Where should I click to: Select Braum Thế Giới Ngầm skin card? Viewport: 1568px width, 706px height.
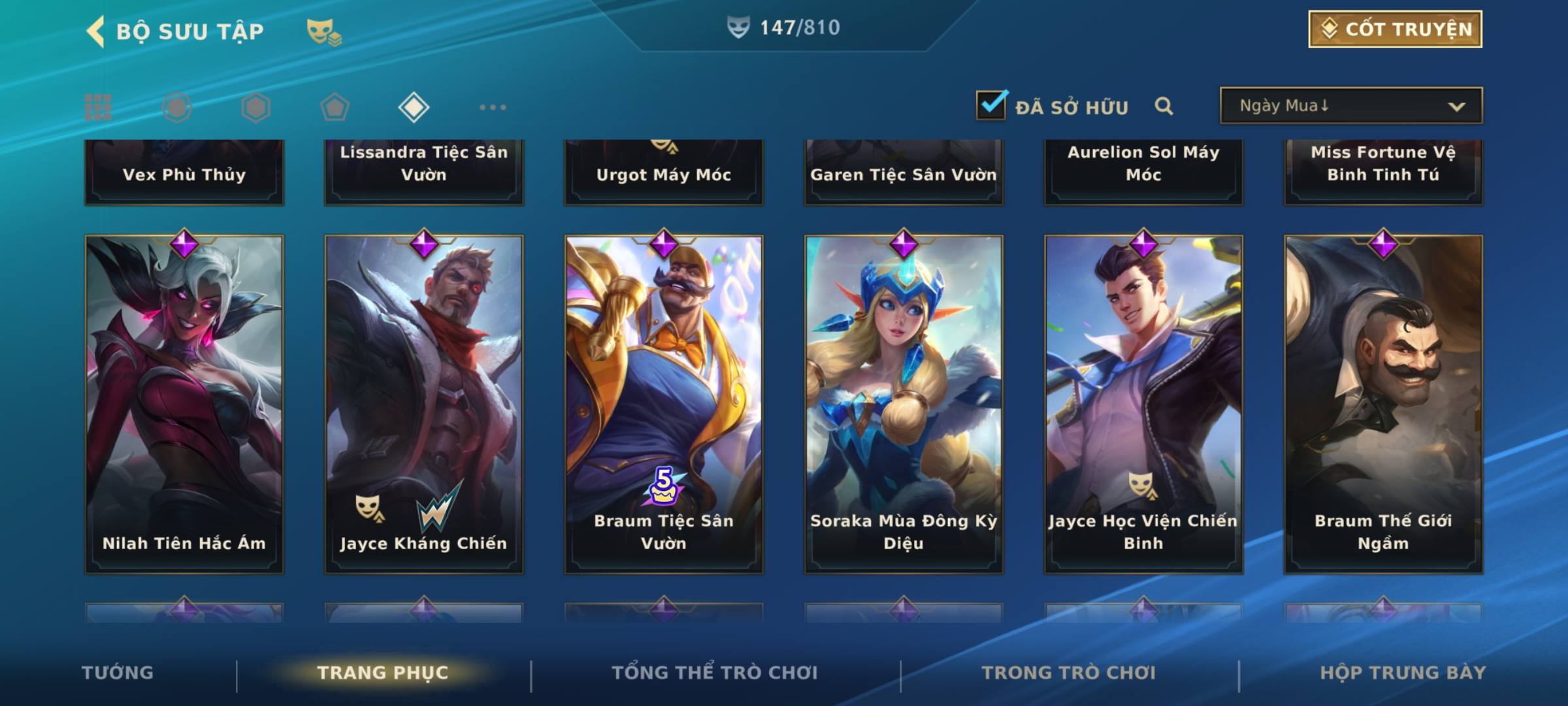pyautogui.click(x=1383, y=404)
